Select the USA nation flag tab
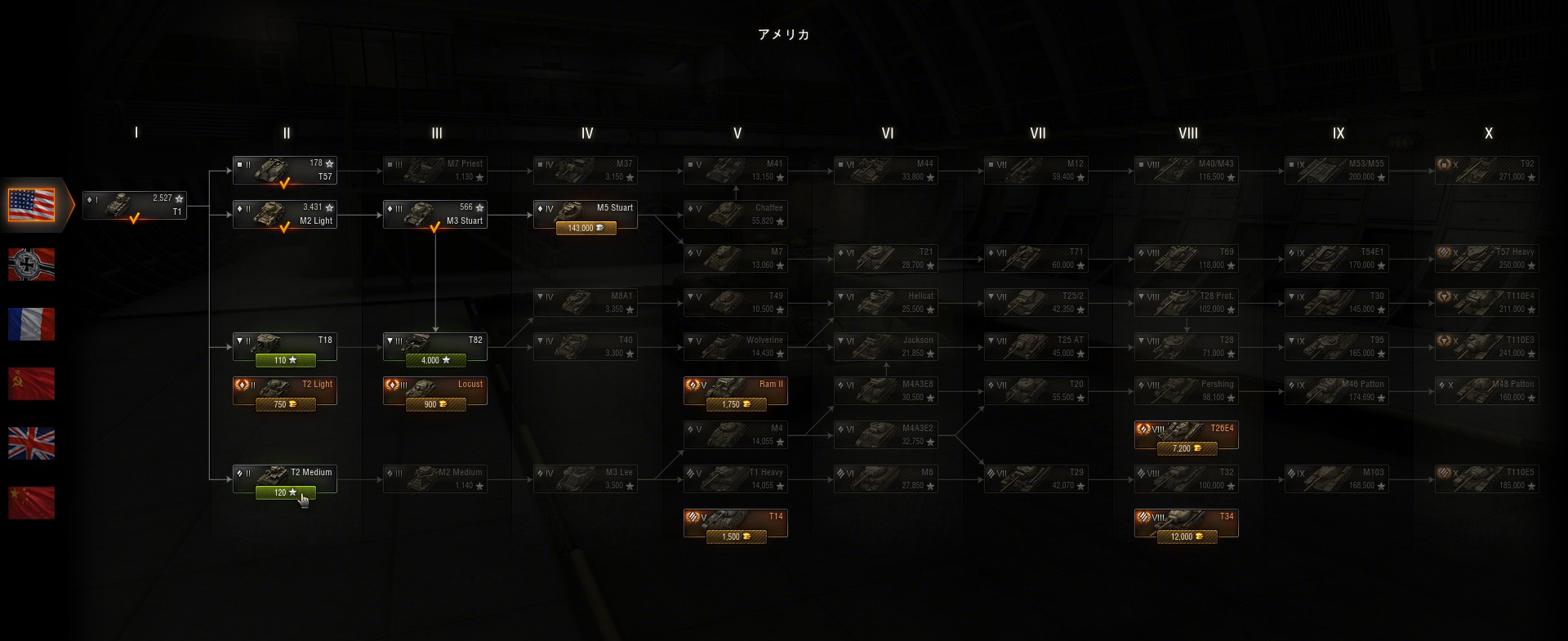This screenshot has height=641, width=1568. click(32, 205)
